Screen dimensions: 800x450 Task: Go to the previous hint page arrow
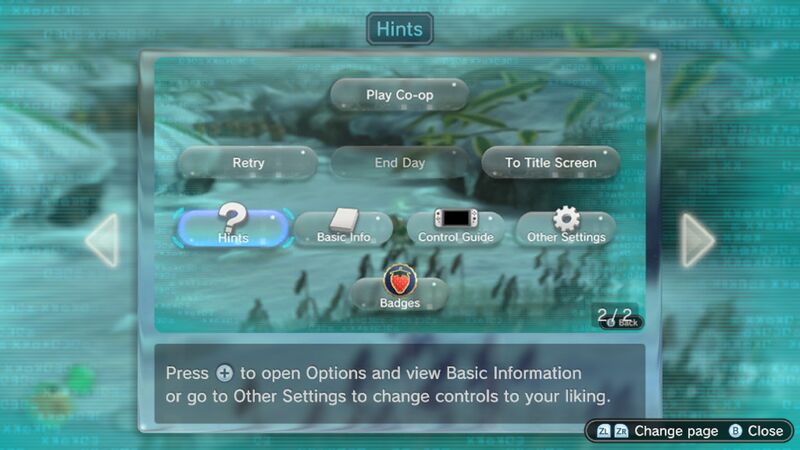(103, 240)
